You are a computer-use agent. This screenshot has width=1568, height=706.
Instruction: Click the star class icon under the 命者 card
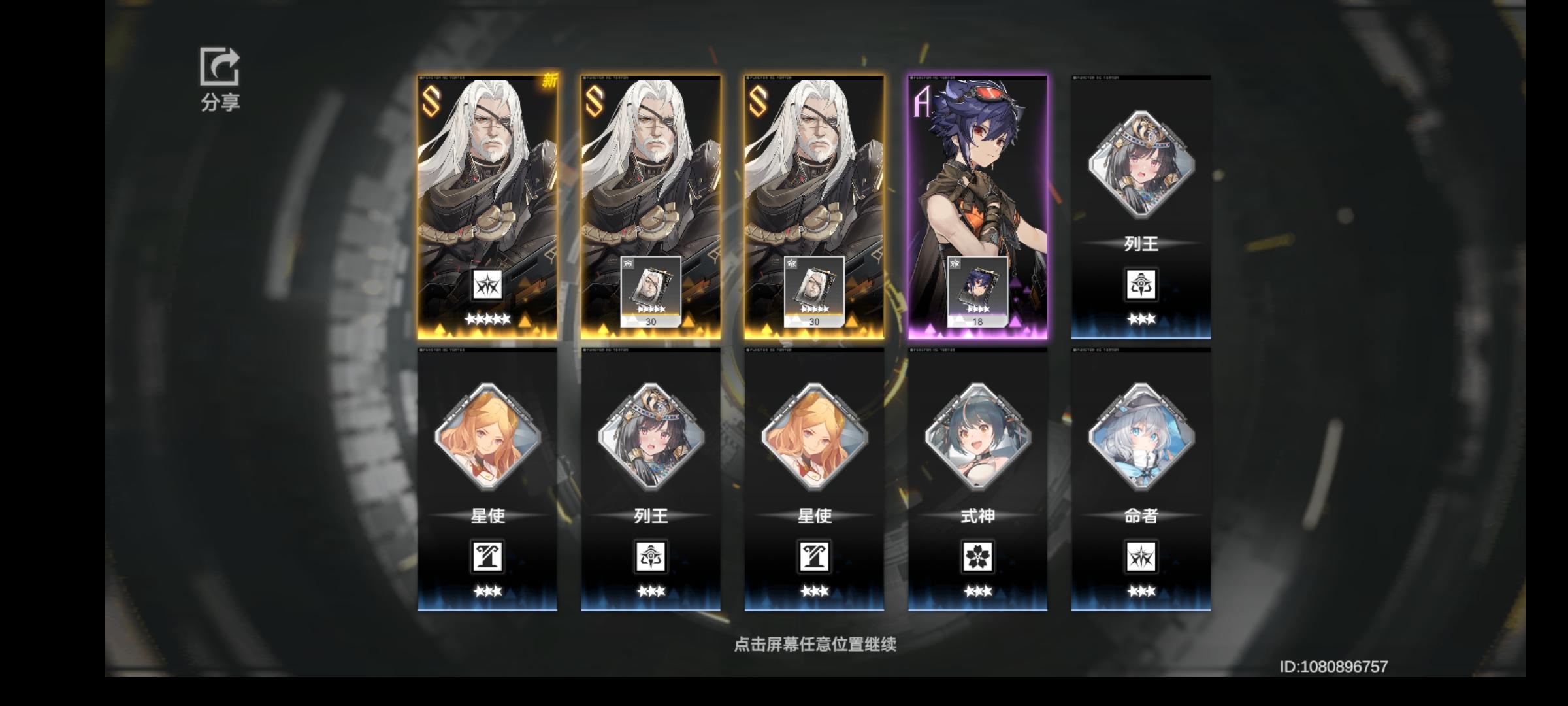(1141, 555)
